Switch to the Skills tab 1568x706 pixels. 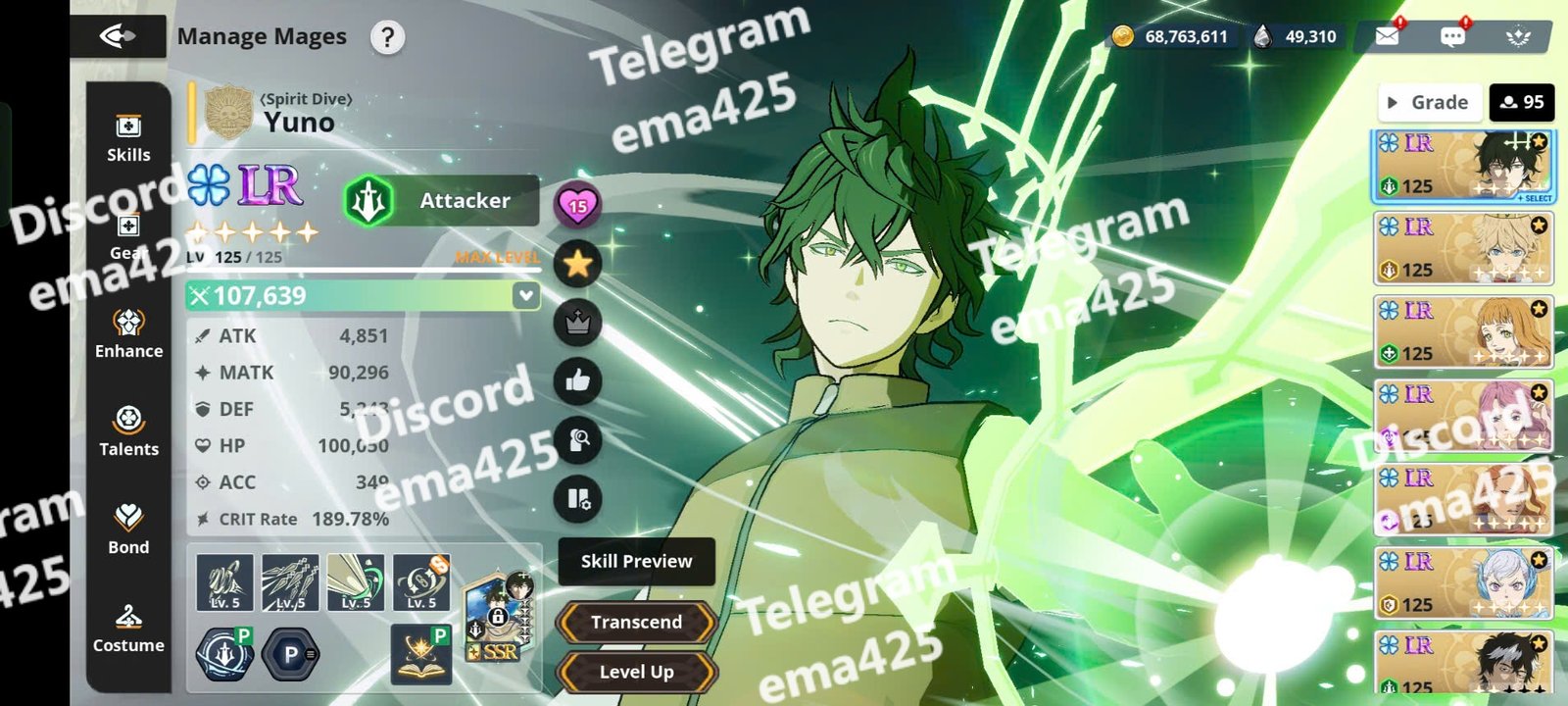click(x=128, y=138)
